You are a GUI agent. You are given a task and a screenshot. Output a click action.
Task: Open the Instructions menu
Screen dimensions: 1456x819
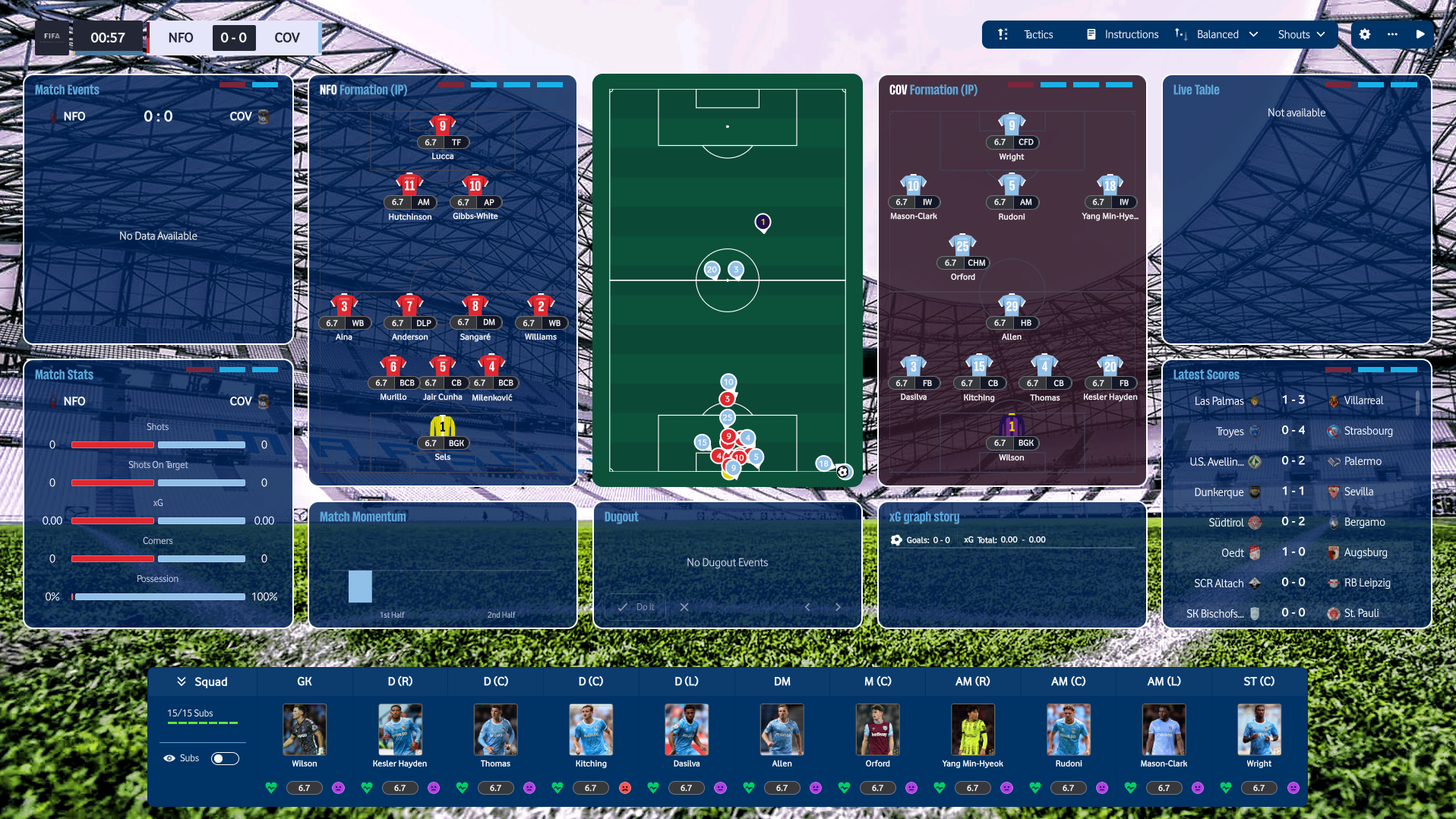pyautogui.click(x=1131, y=34)
